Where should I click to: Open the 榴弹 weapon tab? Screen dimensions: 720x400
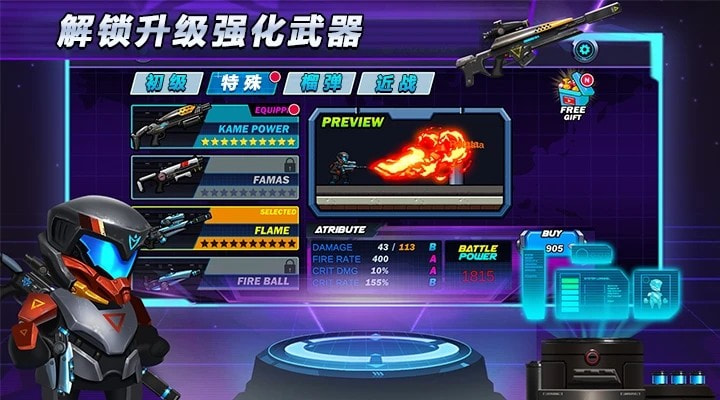click(316, 83)
